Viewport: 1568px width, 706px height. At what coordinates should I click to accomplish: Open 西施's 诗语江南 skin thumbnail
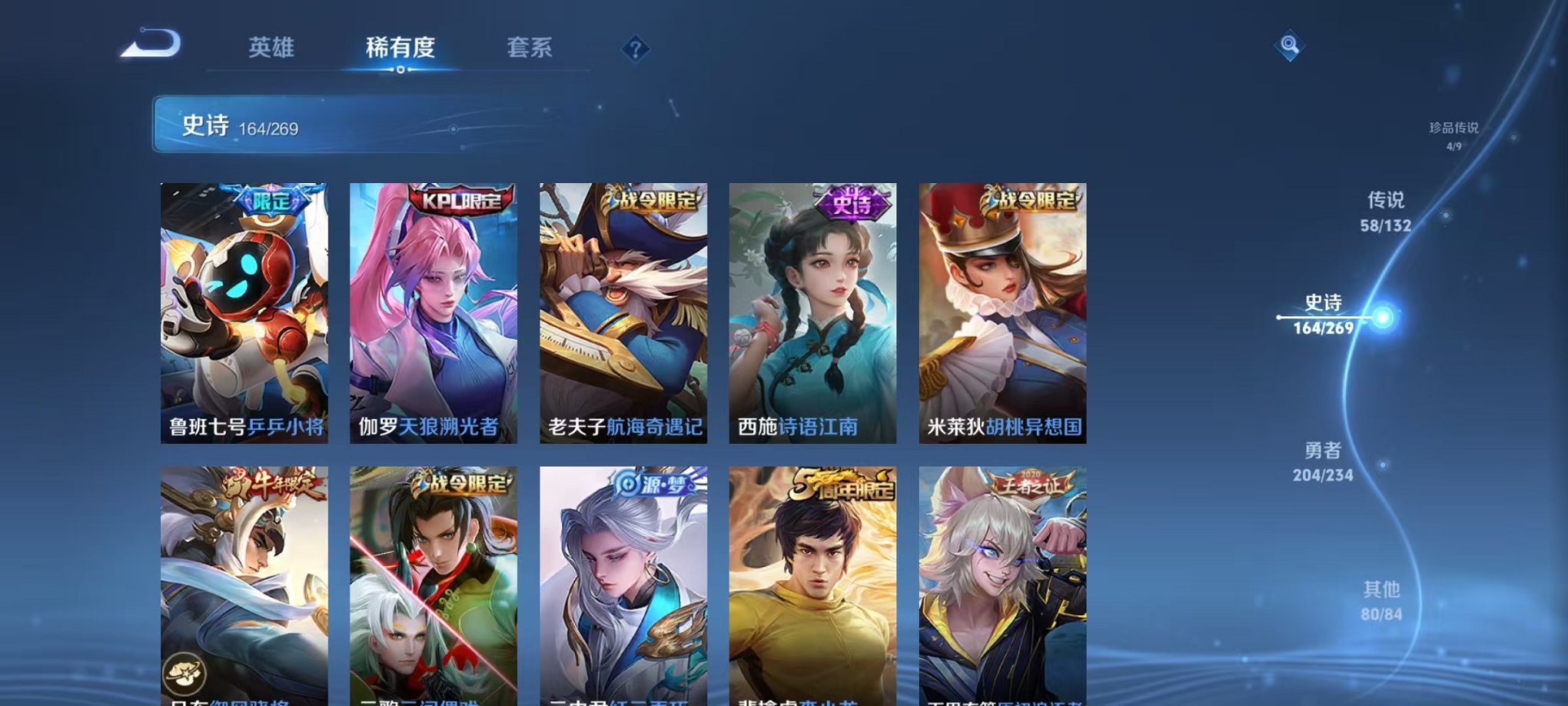pos(814,308)
